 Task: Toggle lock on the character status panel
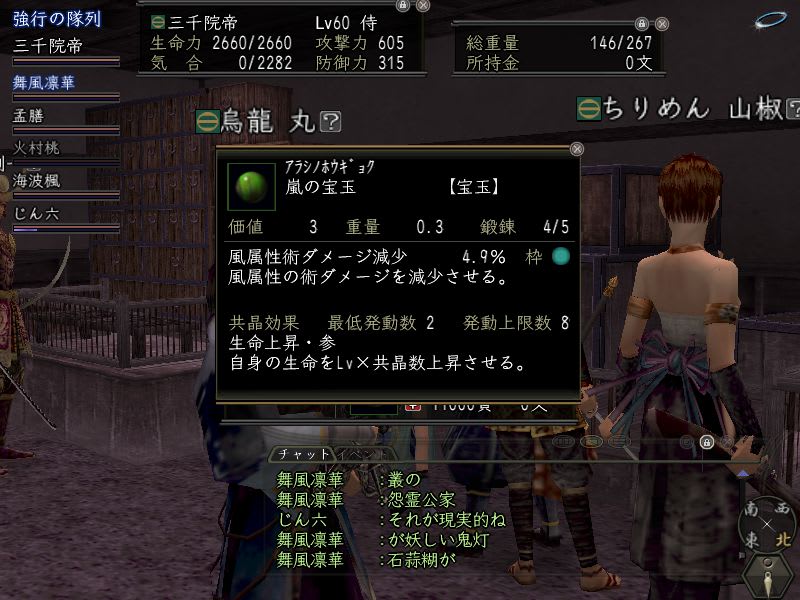pos(402,5)
